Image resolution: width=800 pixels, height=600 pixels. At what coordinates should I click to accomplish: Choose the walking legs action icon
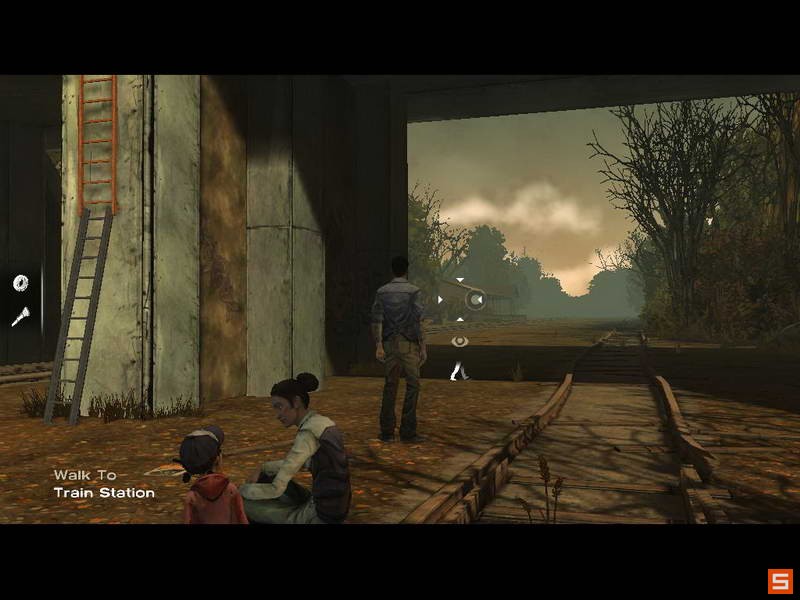[459, 371]
